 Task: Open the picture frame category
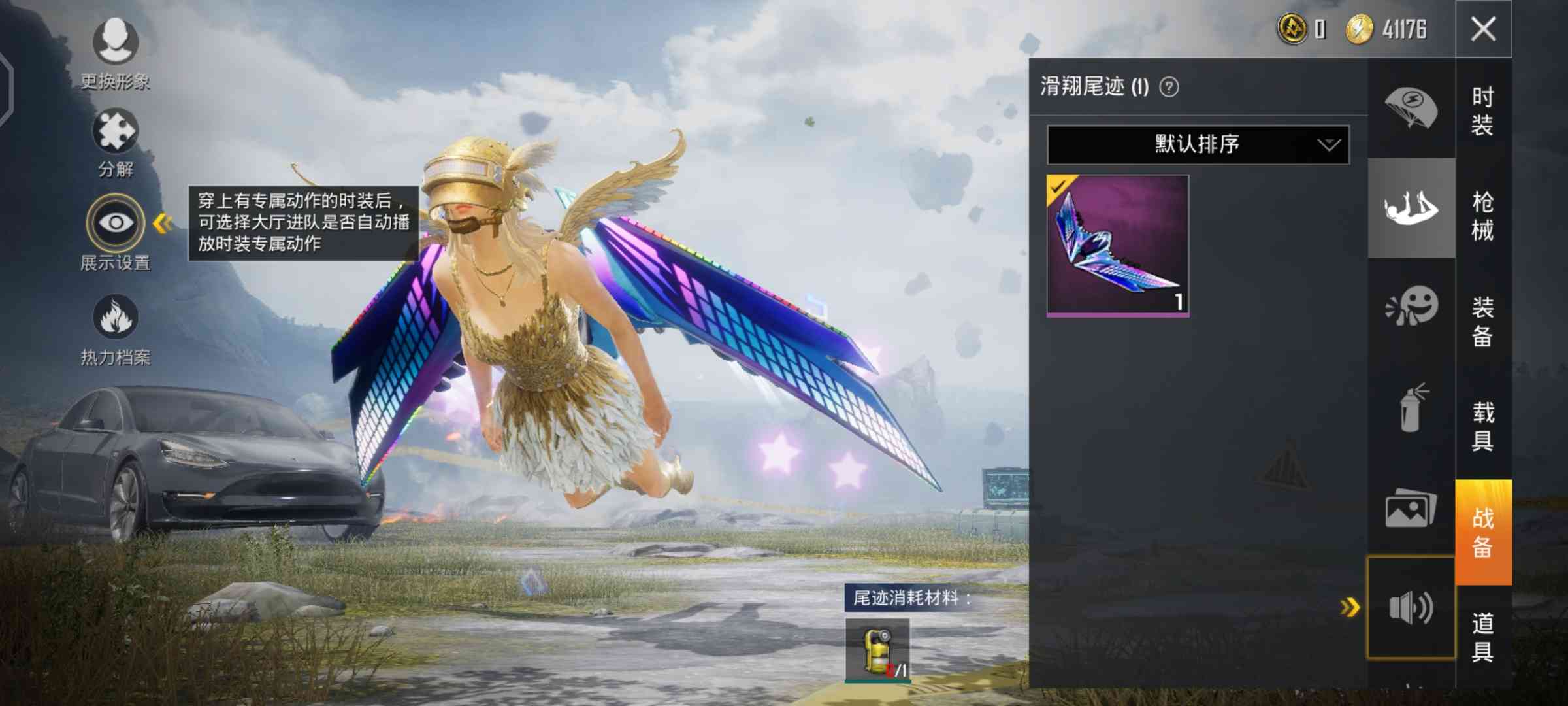point(1411,509)
